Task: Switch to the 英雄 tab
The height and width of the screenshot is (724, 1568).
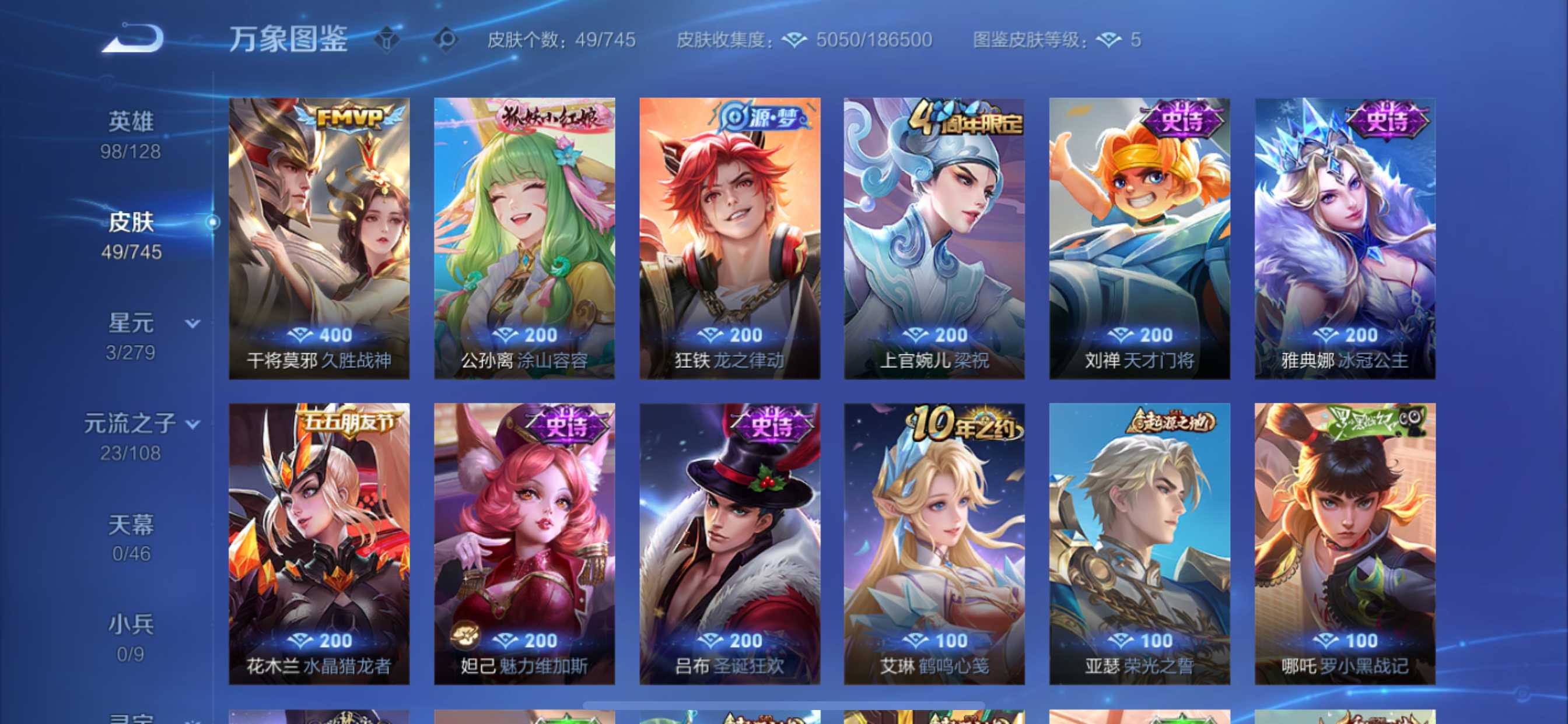Action: (x=131, y=135)
